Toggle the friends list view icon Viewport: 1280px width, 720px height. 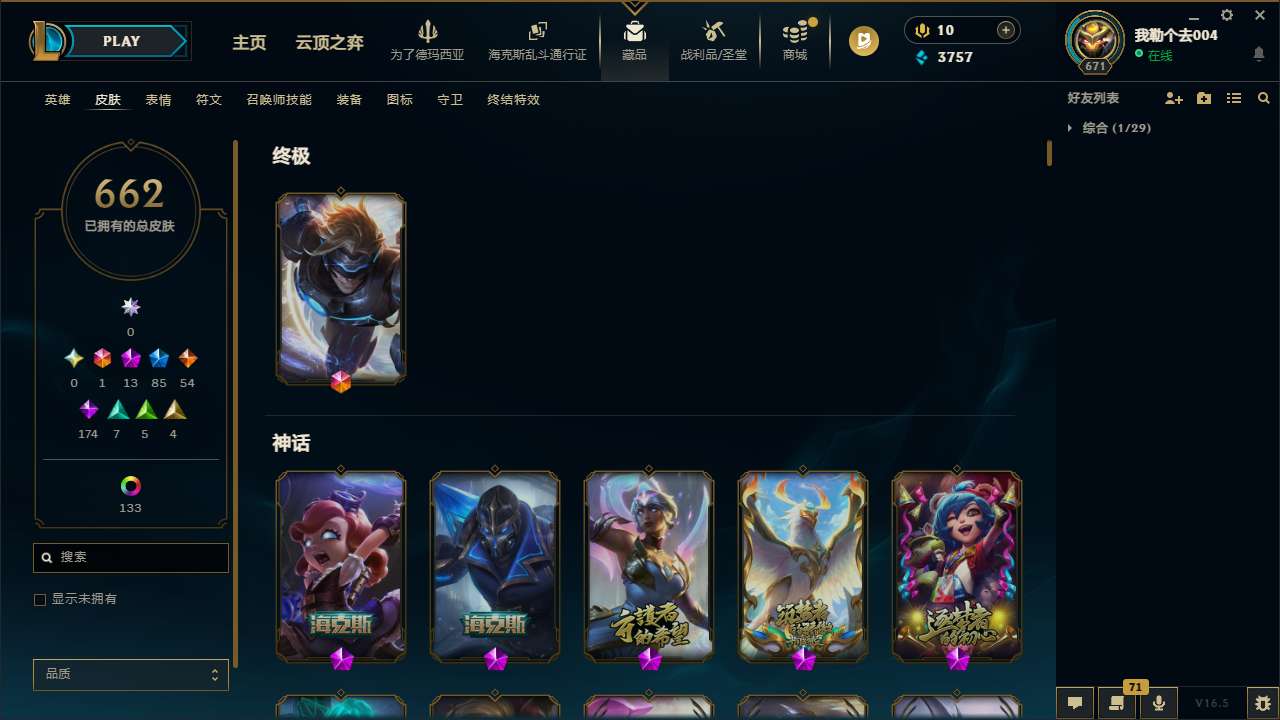(1234, 98)
